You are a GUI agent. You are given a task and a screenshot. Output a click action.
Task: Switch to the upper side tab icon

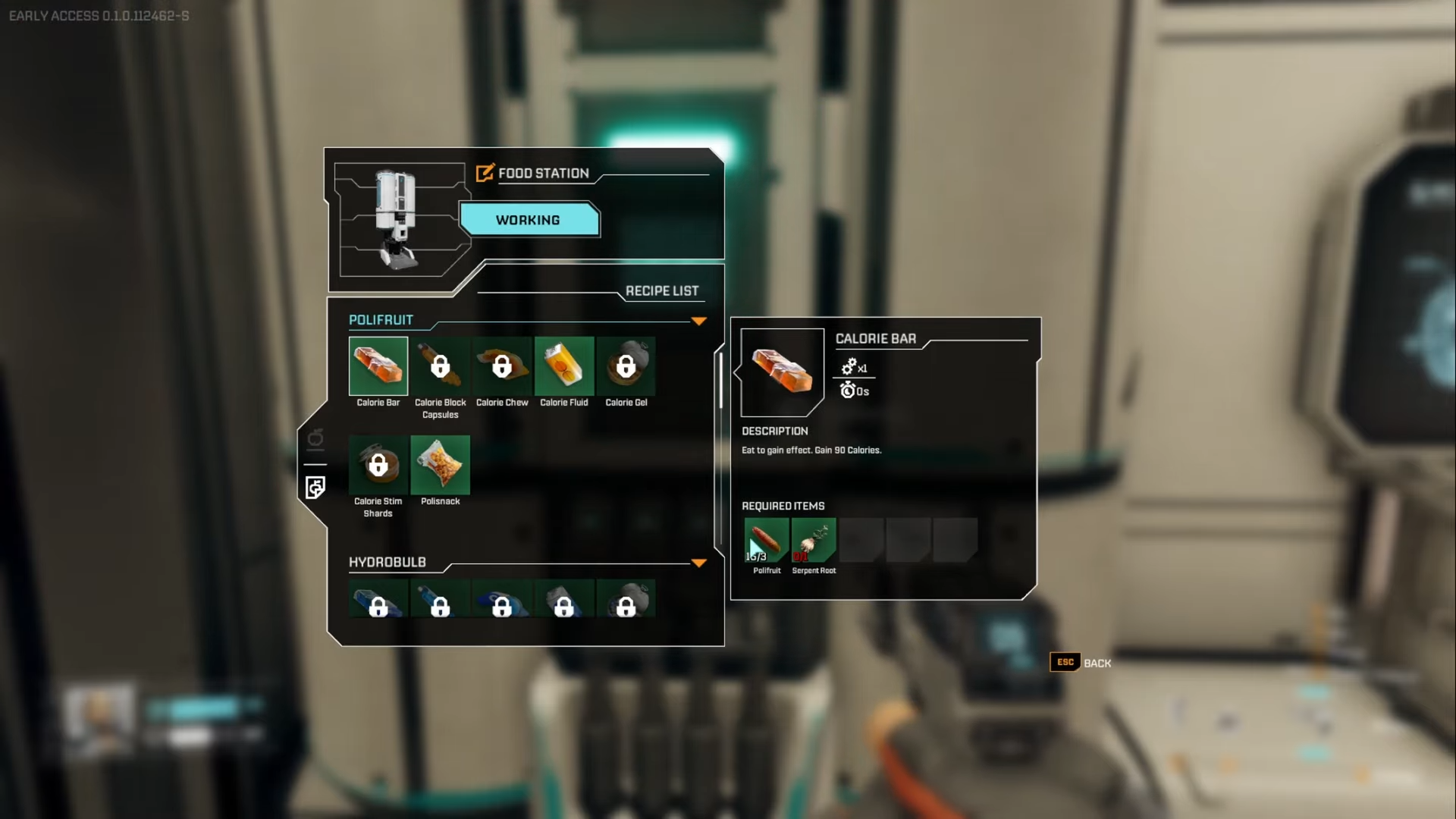pyautogui.click(x=315, y=439)
